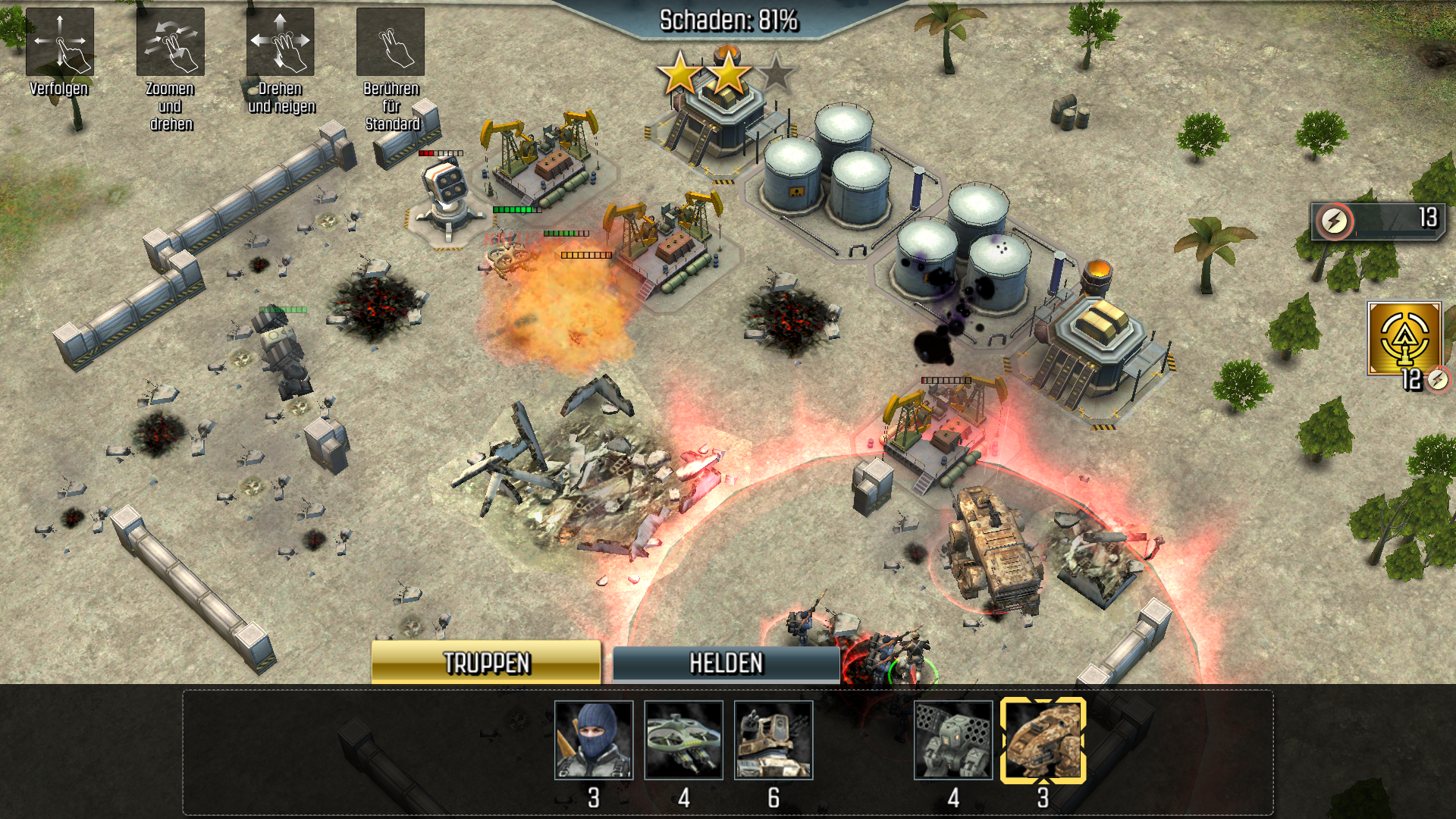The width and height of the screenshot is (1456, 819).
Task: Choose the Zoomen und drehen control
Action: coord(170,42)
